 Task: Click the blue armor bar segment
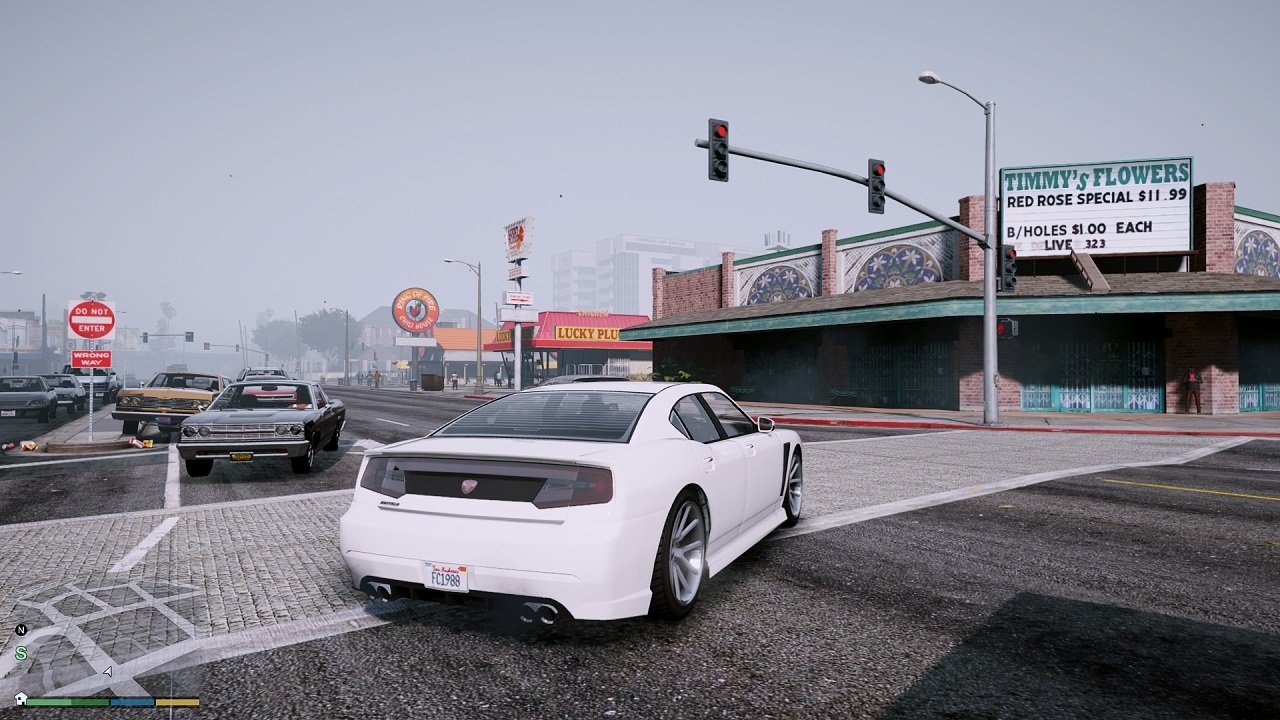(x=131, y=701)
